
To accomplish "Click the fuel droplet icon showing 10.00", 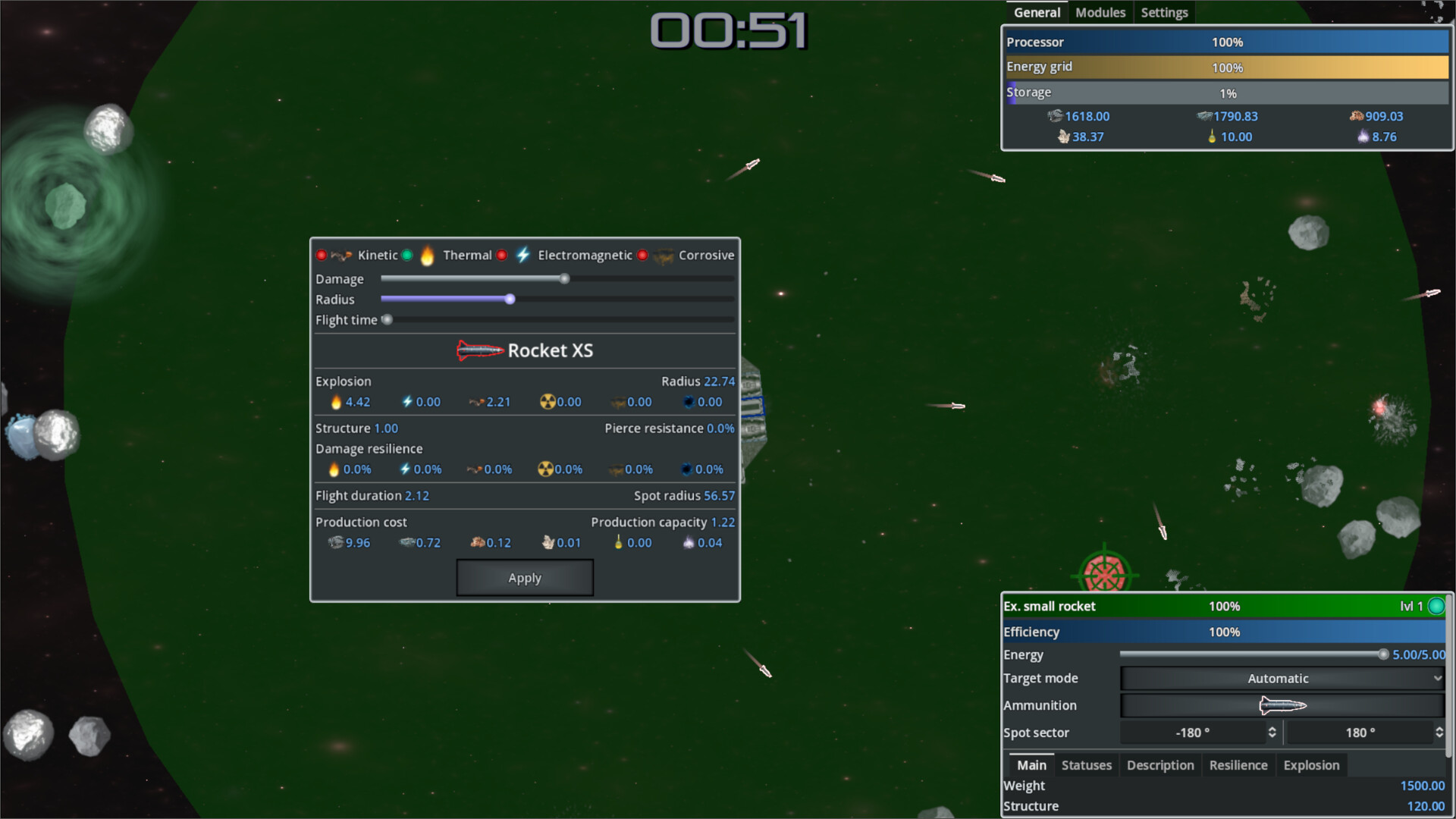I will click(x=1210, y=137).
